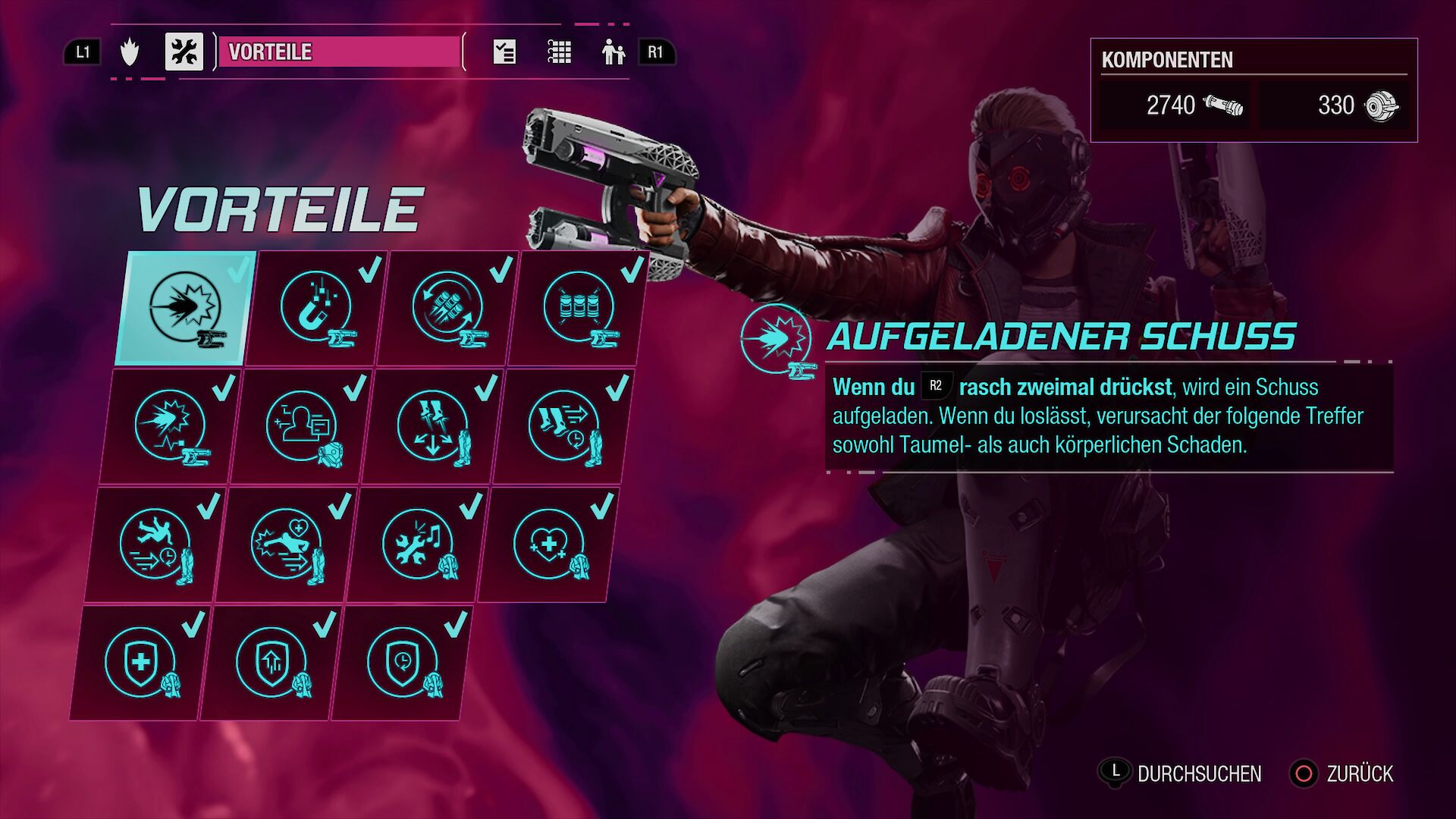
Task: Select the boots with clock perk
Action: coord(563,426)
